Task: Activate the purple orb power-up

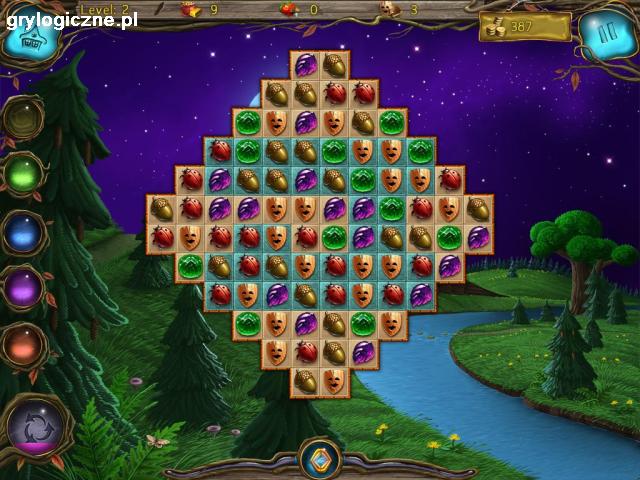Action: pos(23,289)
